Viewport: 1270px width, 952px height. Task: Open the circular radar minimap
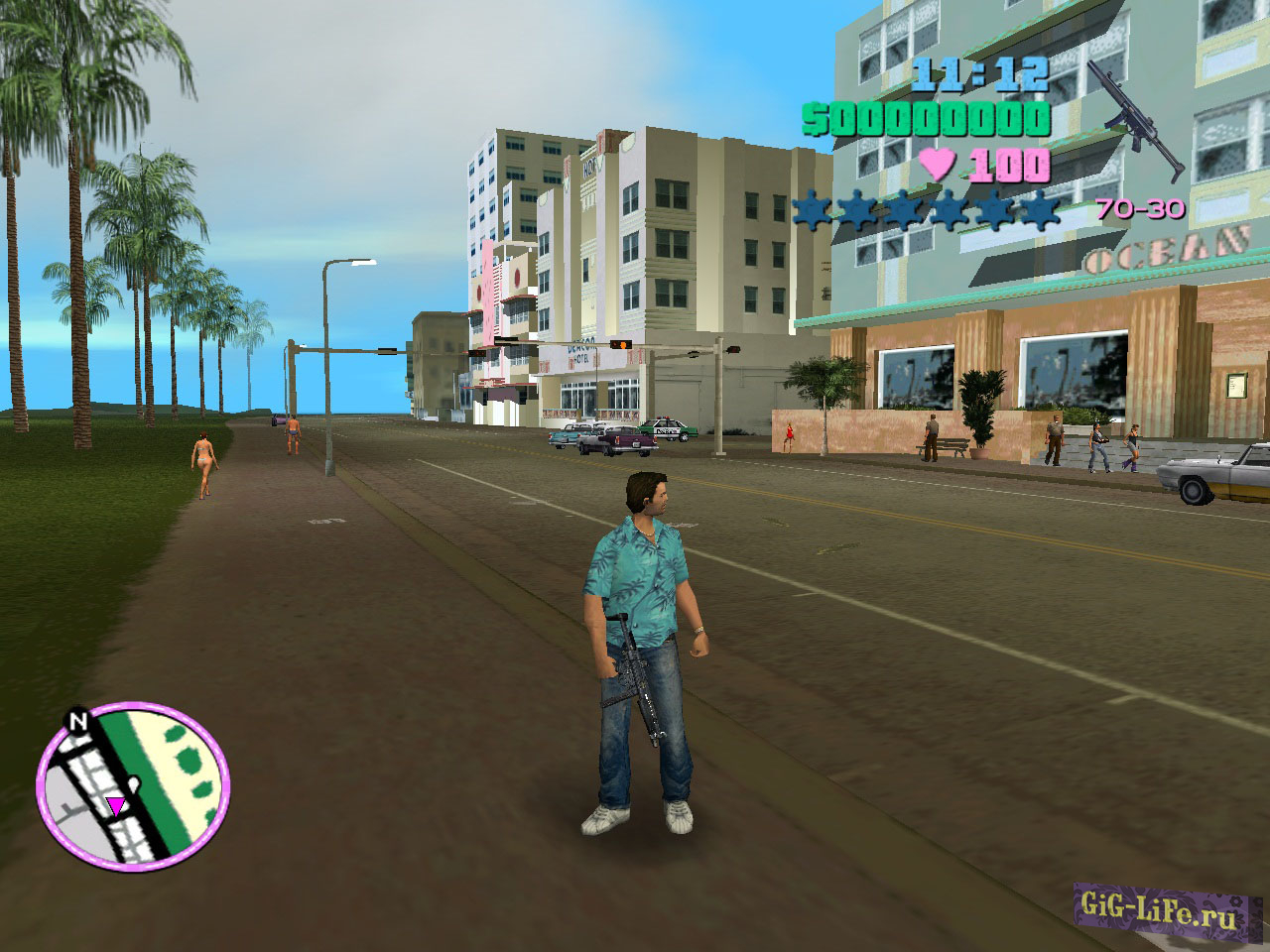pyautogui.click(x=133, y=782)
